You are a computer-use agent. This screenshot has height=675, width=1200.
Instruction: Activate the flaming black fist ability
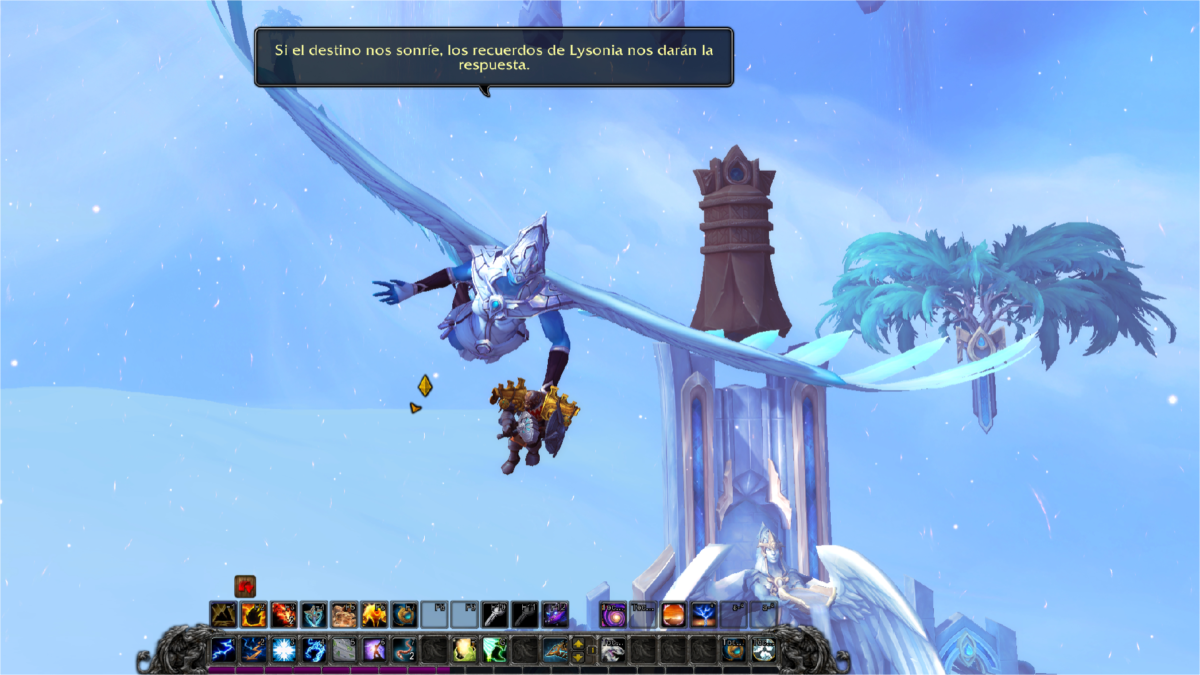pos(253,614)
